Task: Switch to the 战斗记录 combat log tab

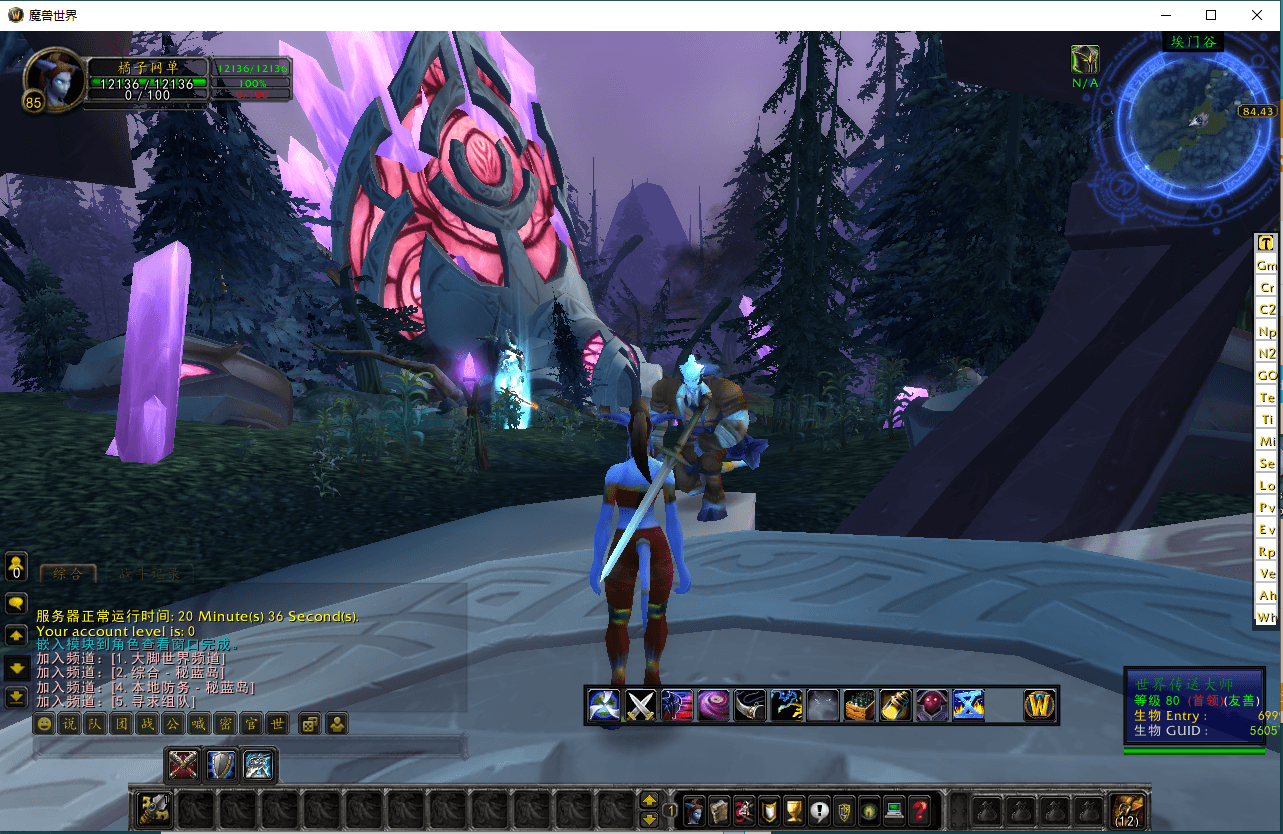Action: point(151,574)
